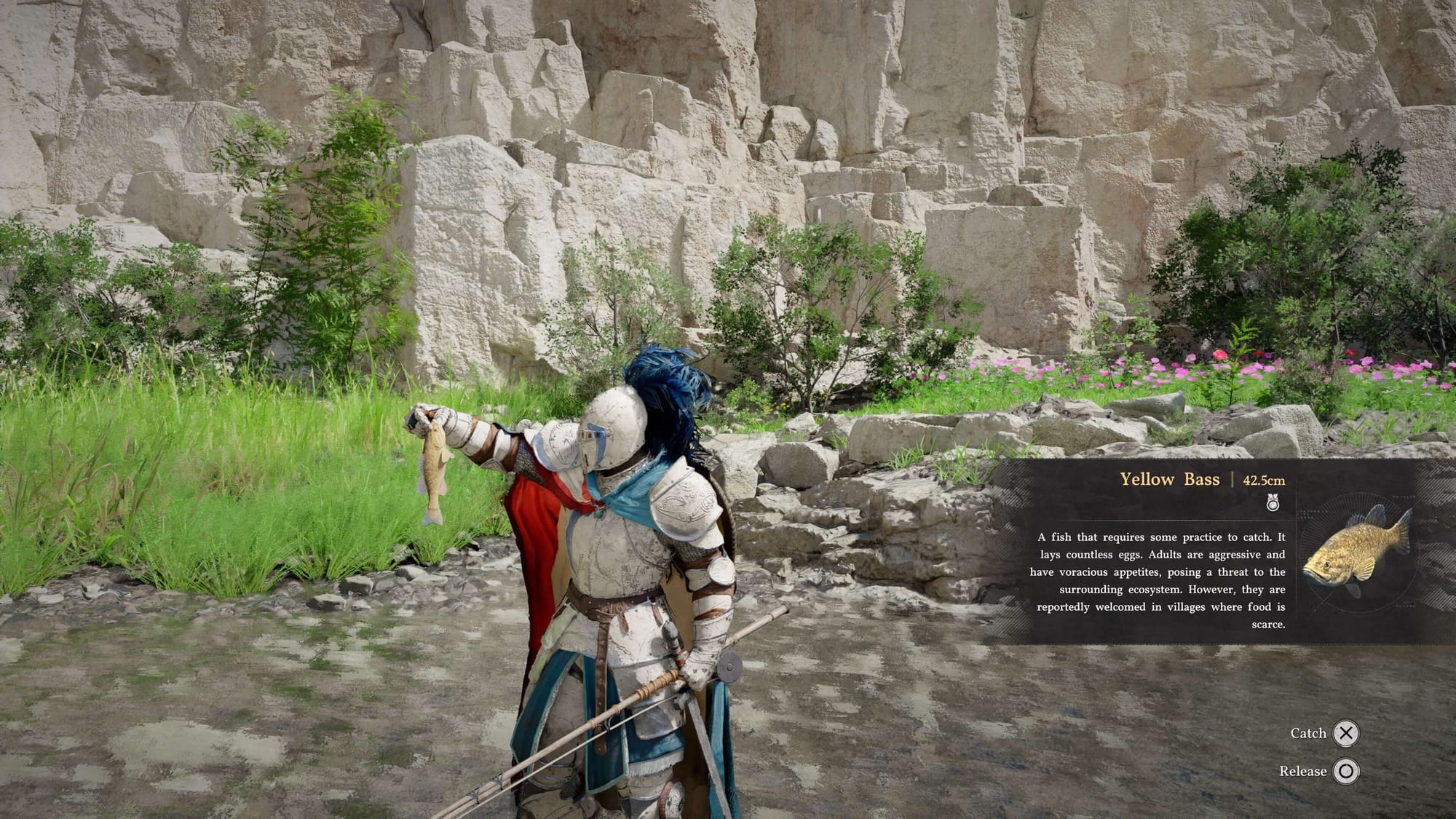Click the record medal icon below the measurement
The height and width of the screenshot is (819, 1456).
1273,503
